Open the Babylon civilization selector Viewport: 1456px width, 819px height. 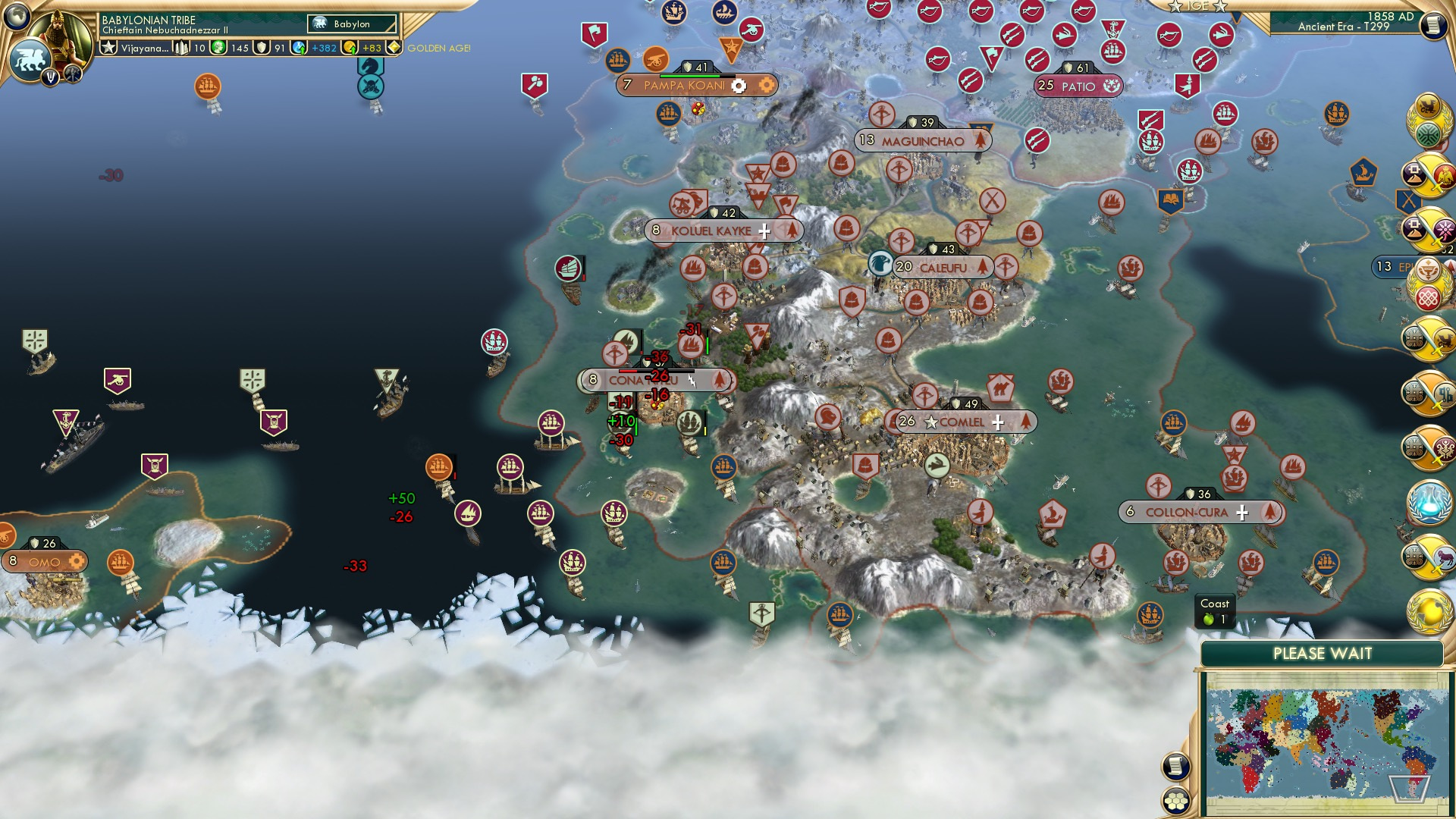pyautogui.click(x=351, y=24)
